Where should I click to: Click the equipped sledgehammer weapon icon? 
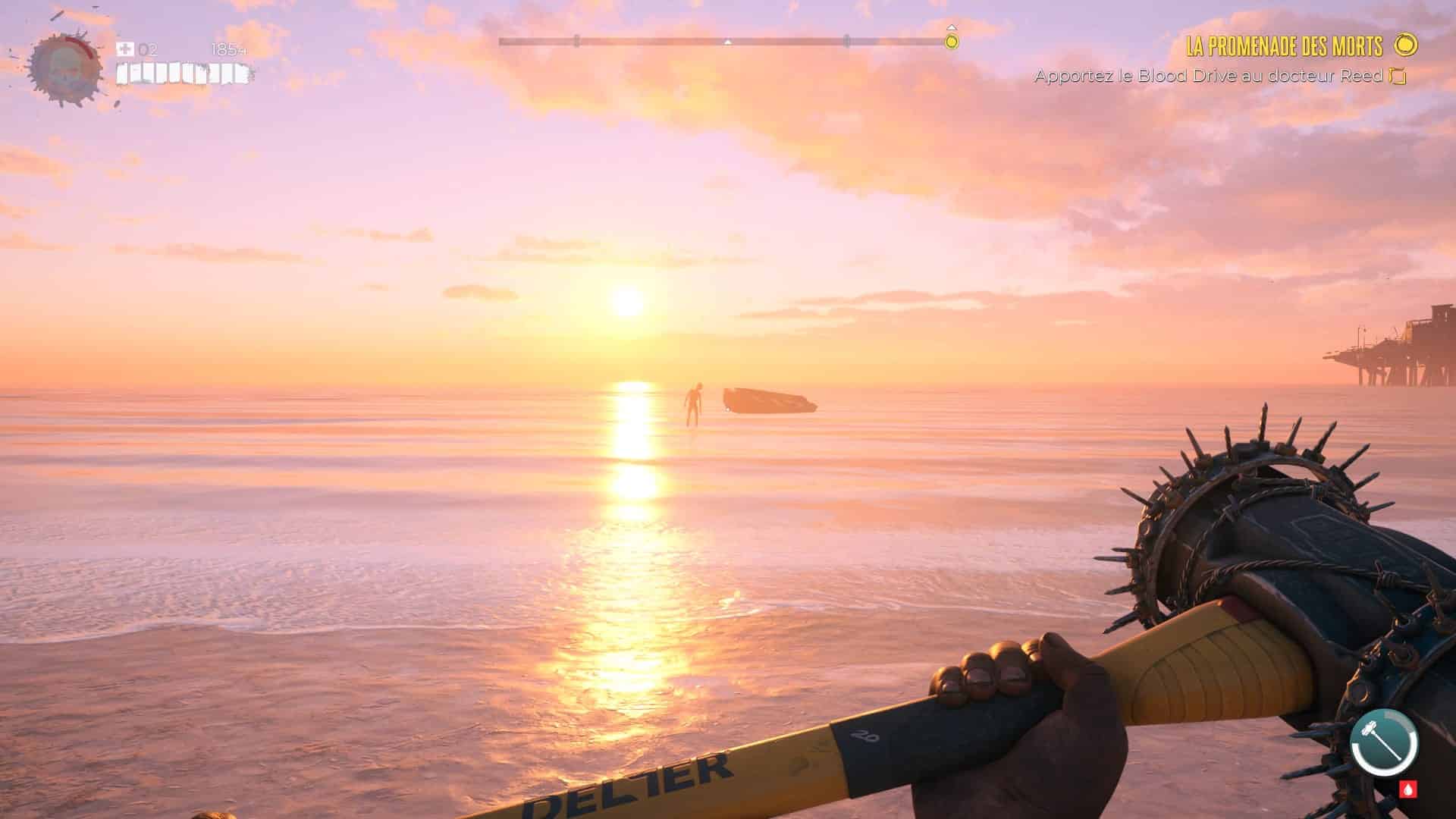tap(1384, 742)
